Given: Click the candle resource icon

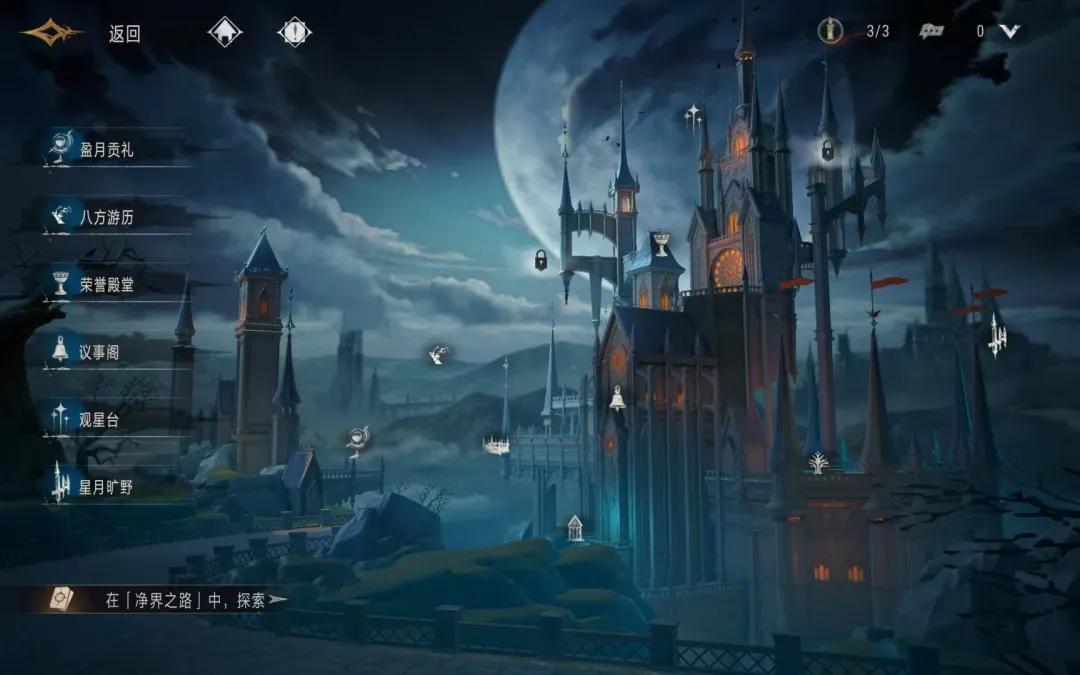Looking at the screenshot, I should (x=829, y=31).
